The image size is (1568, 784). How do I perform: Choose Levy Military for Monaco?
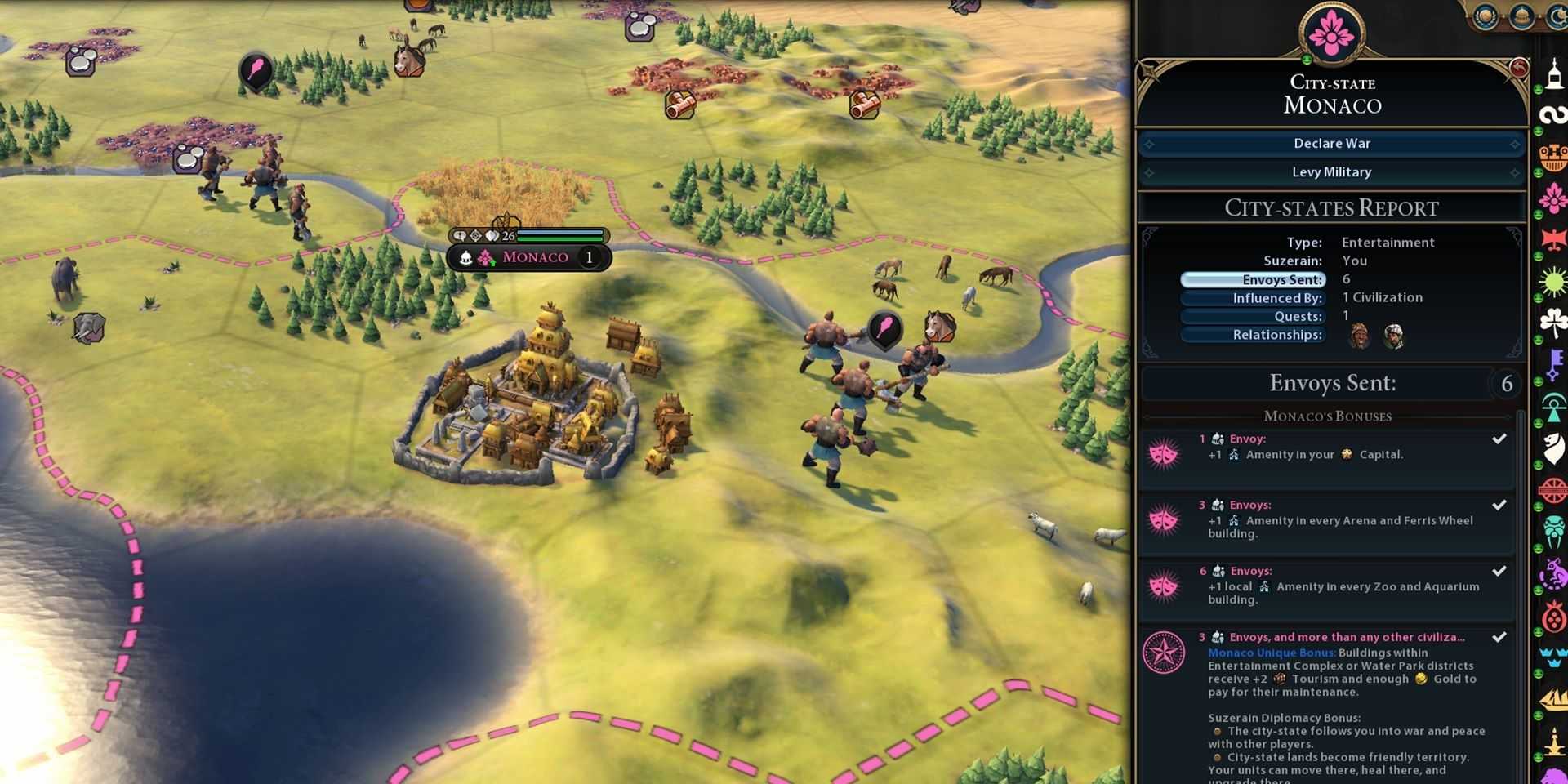point(1331,172)
